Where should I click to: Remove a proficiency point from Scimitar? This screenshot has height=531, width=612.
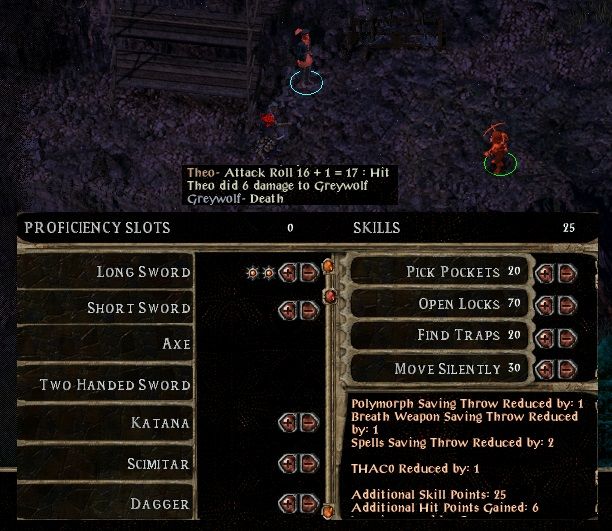click(x=309, y=463)
